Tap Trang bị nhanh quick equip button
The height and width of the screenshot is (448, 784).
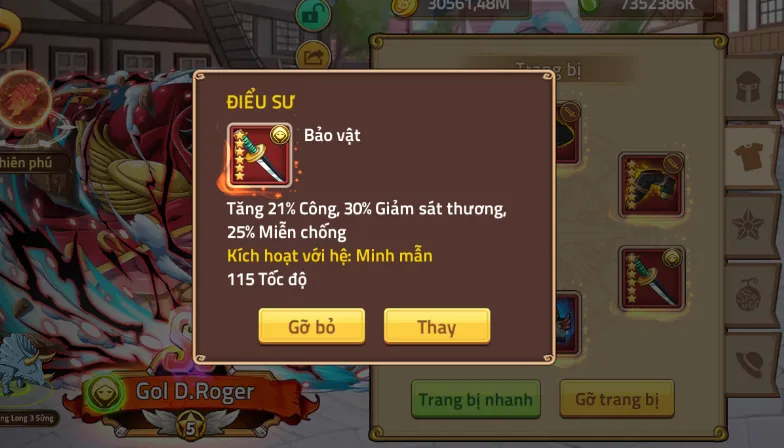point(476,399)
